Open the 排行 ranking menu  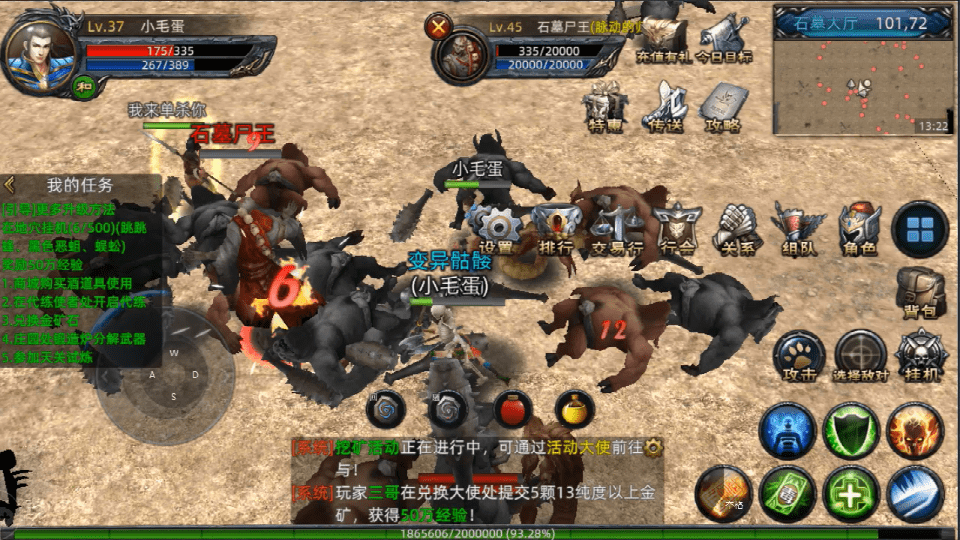pyautogui.click(x=553, y=227)
